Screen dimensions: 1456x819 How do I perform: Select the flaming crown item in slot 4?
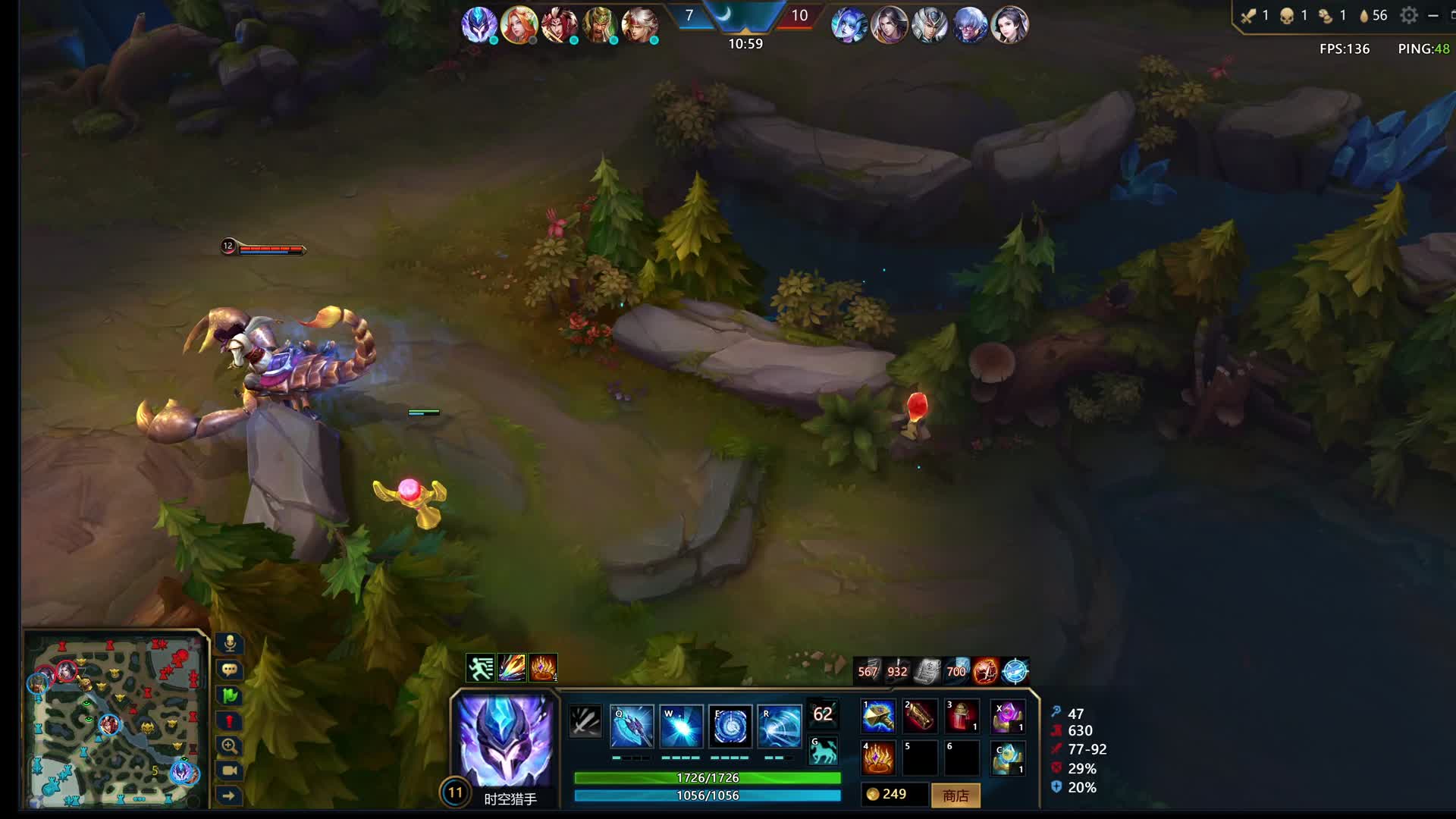(x=878, y=758)
